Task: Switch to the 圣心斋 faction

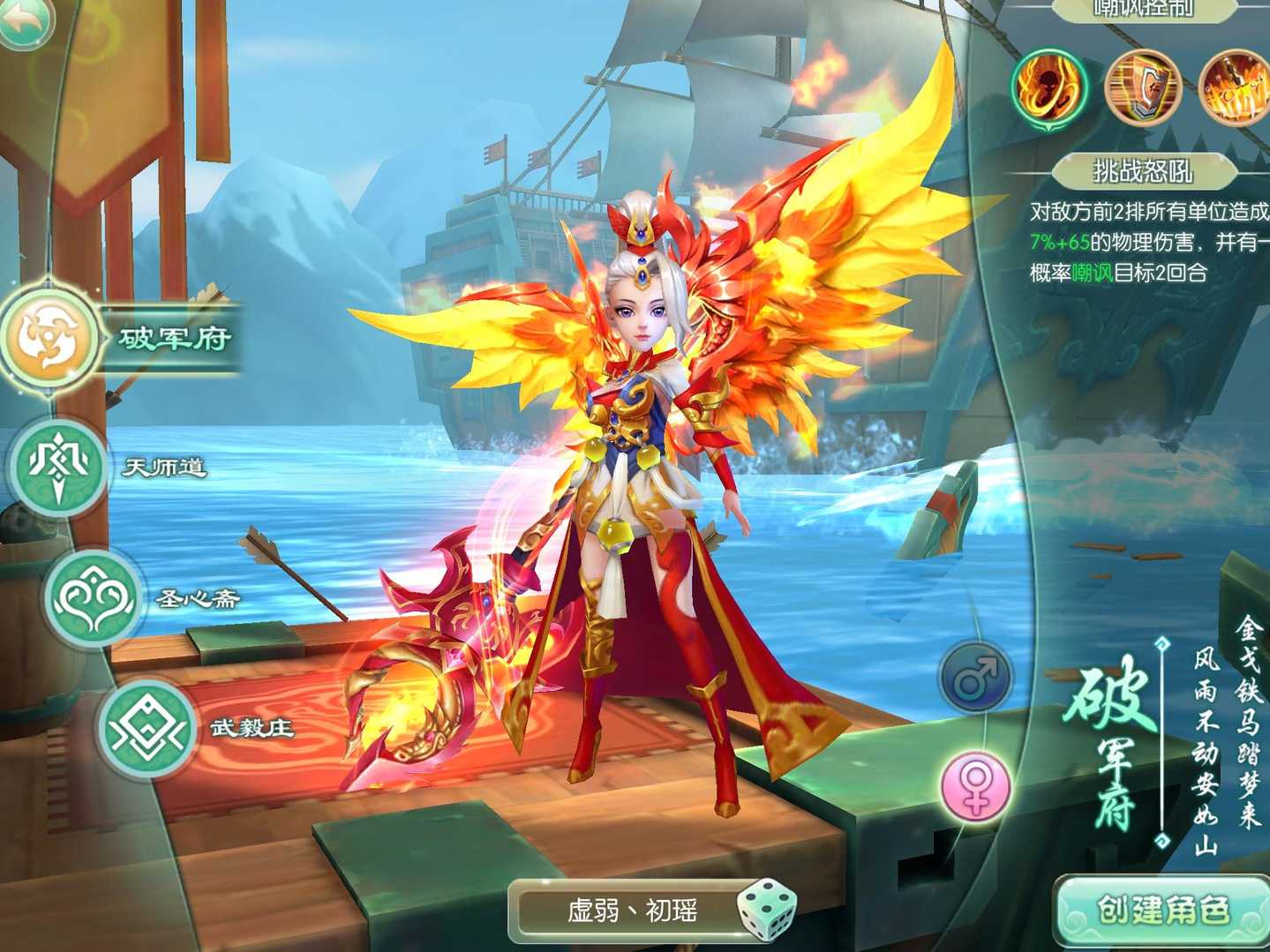Action: click(x=93, y=598)
